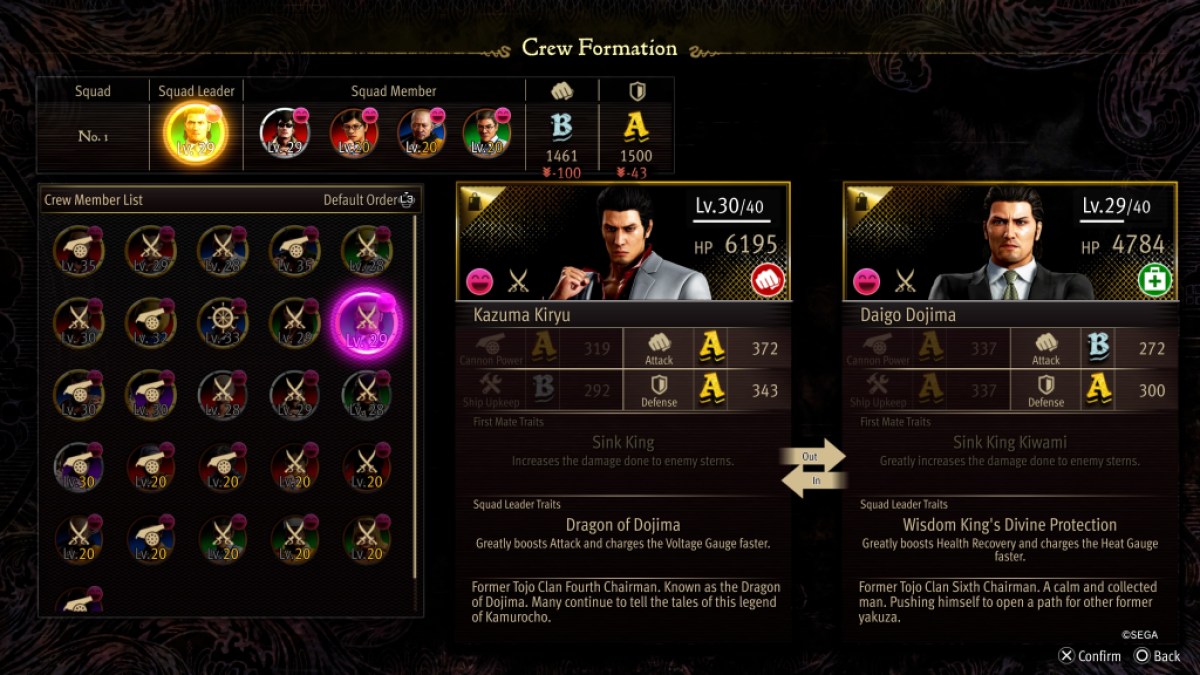This screenshot has width=1200, height=675.
Task: Select the Lv.32 cannon crew member
Action: coord(150,322)
